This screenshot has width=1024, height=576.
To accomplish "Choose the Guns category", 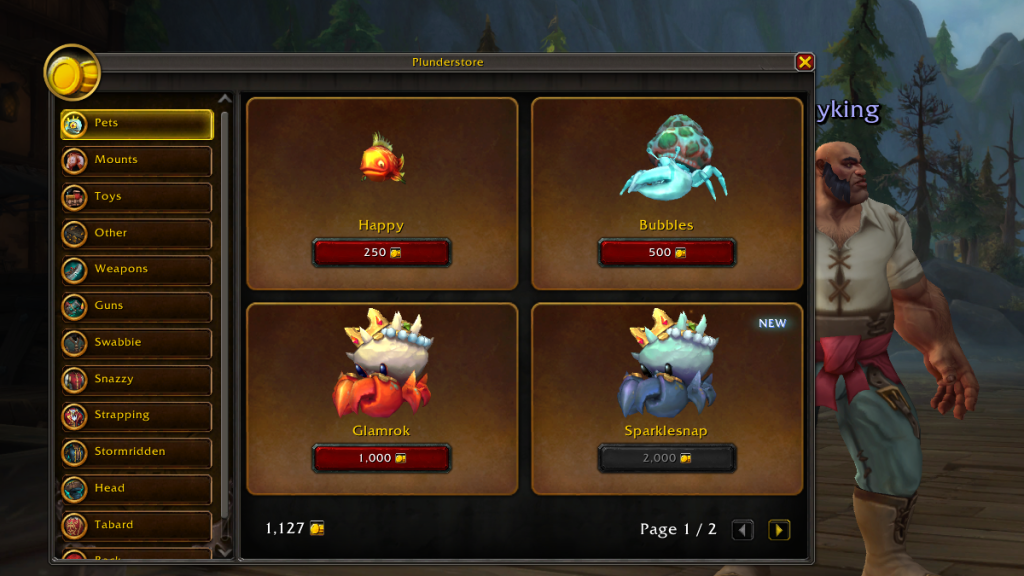I will 136,306.
